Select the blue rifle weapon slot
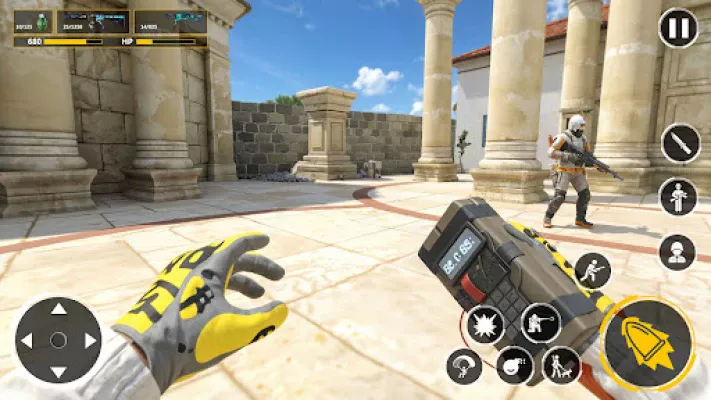The height and width of the screenshot is (400, 711). [x=169, y=22]
